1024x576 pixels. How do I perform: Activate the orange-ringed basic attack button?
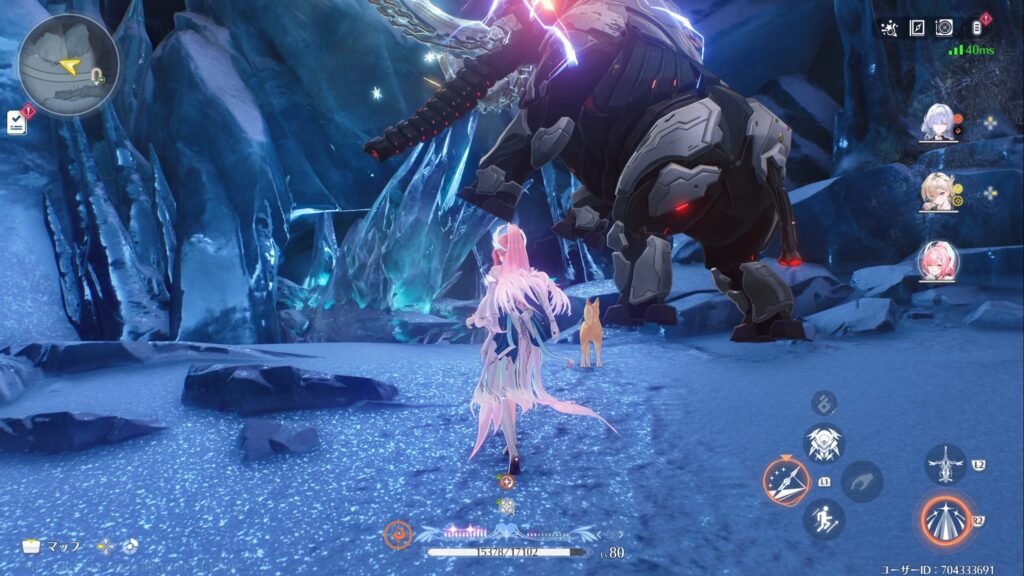coord(945,520)
